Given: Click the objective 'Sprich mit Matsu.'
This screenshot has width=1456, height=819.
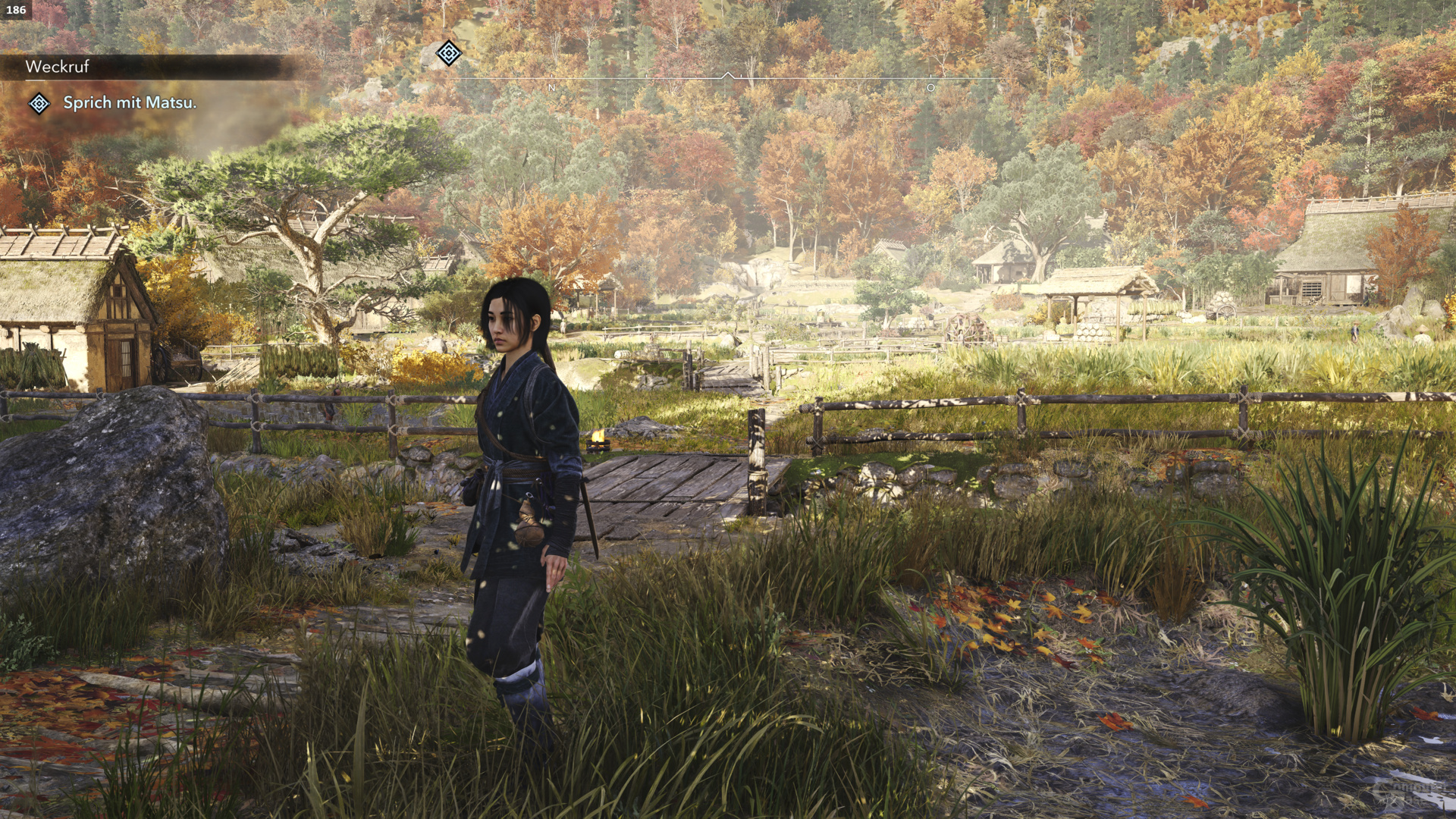Looking at the screenshot, I should click(130, 103).
